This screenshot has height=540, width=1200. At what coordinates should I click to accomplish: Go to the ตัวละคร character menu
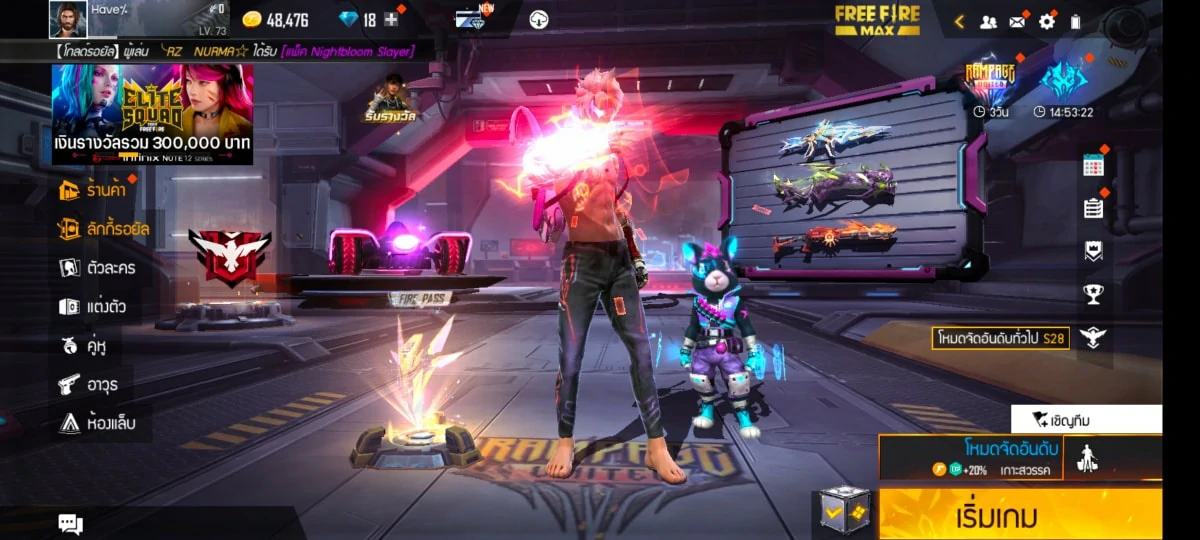97,268
